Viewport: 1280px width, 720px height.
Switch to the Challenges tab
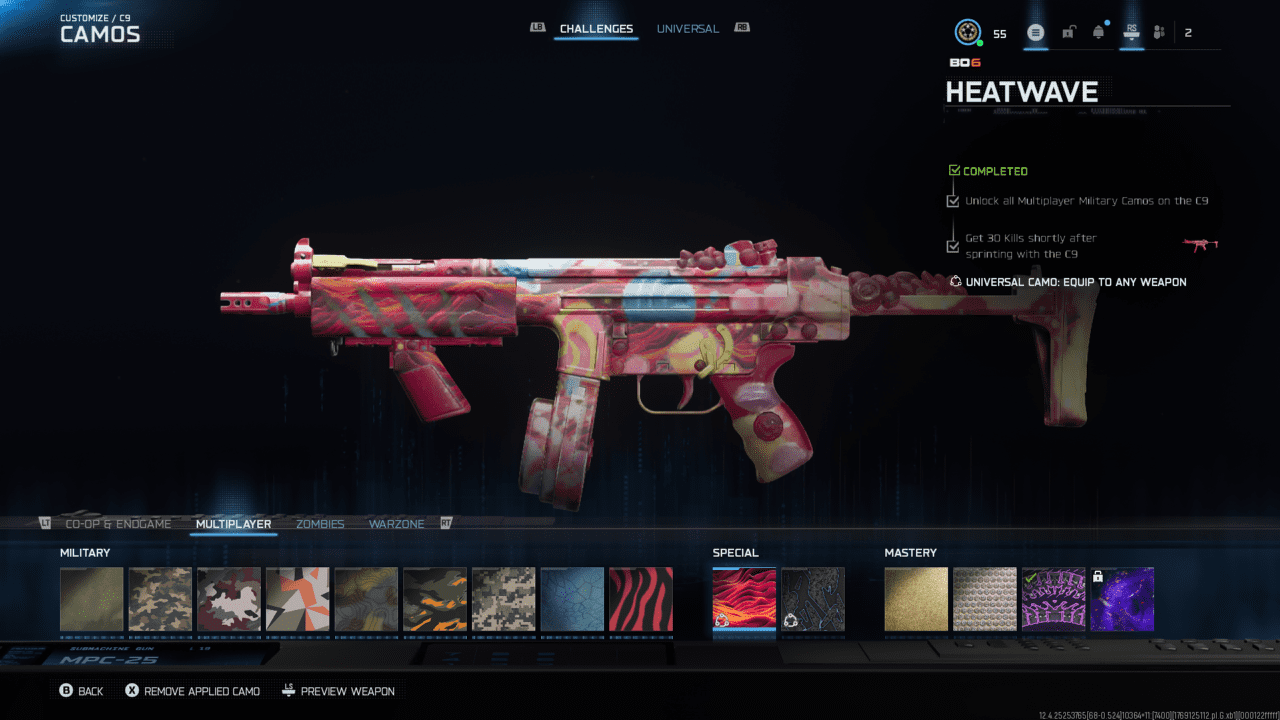[596, 29]
